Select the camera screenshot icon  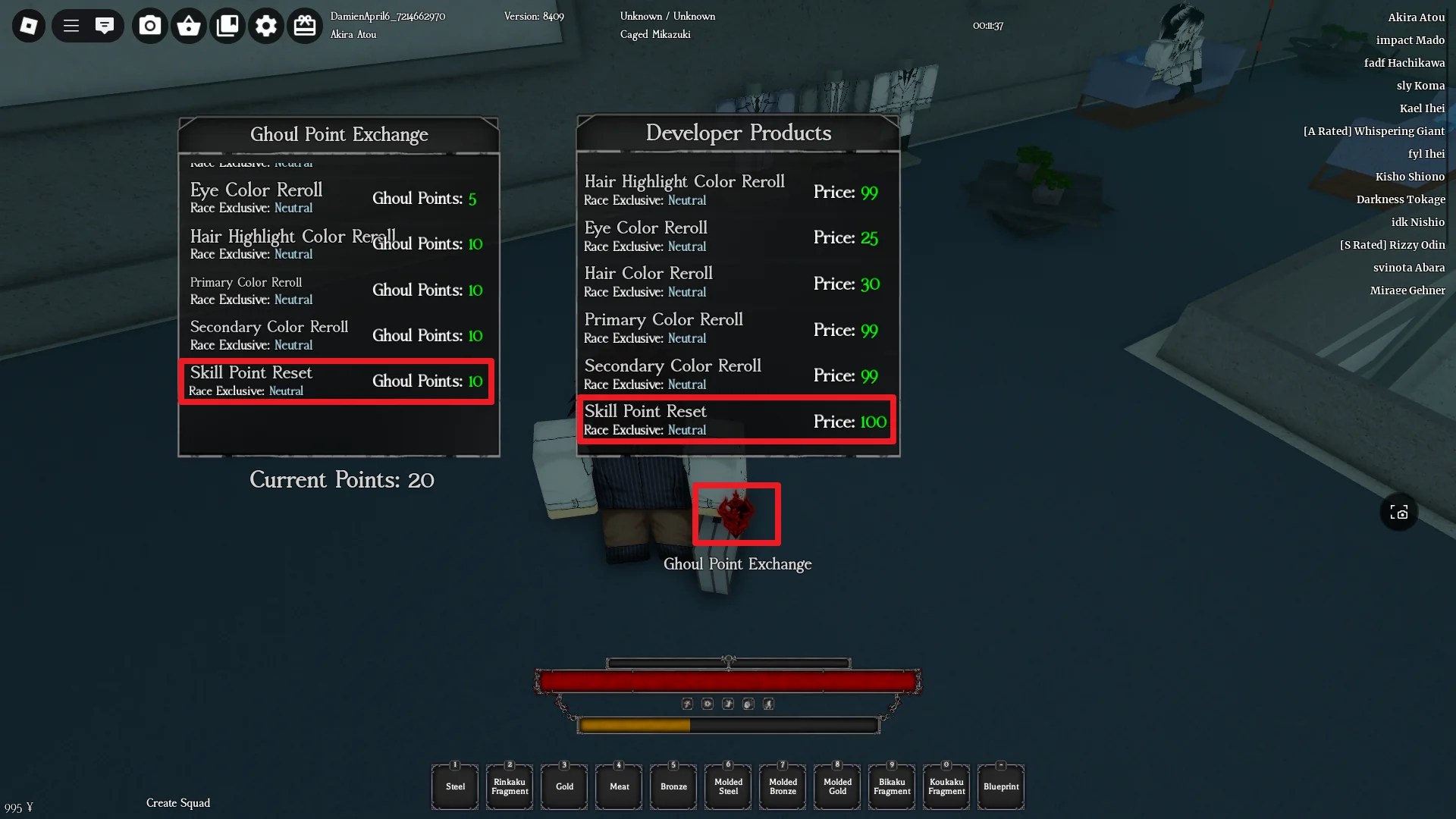point(149,25)
